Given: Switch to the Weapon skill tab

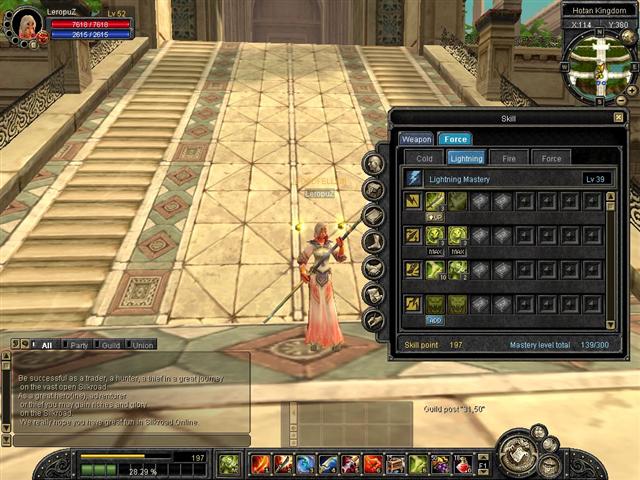Looking at the screenshot, I should point(416,139).
